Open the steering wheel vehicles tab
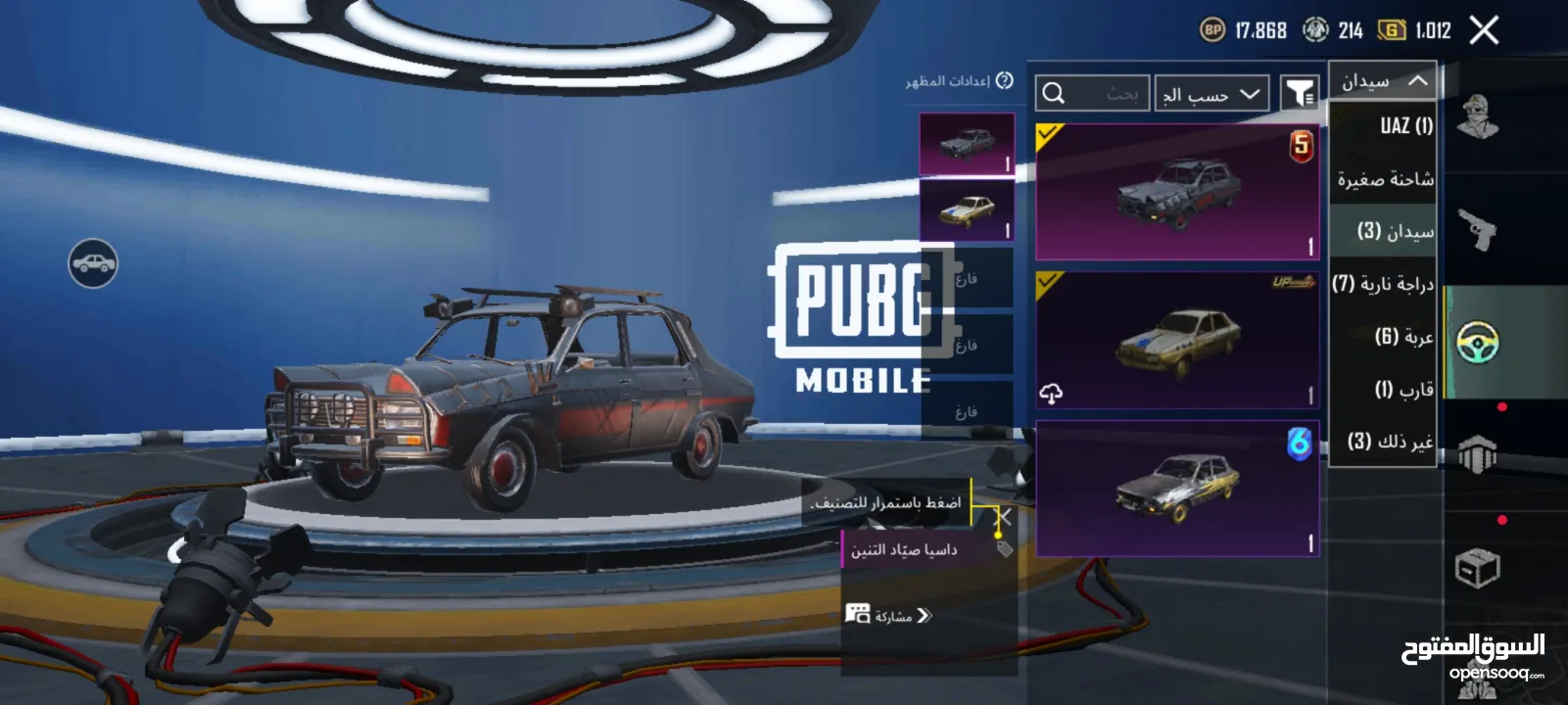The height and width of the screenshot is (705, 1568). point(1477,342)
